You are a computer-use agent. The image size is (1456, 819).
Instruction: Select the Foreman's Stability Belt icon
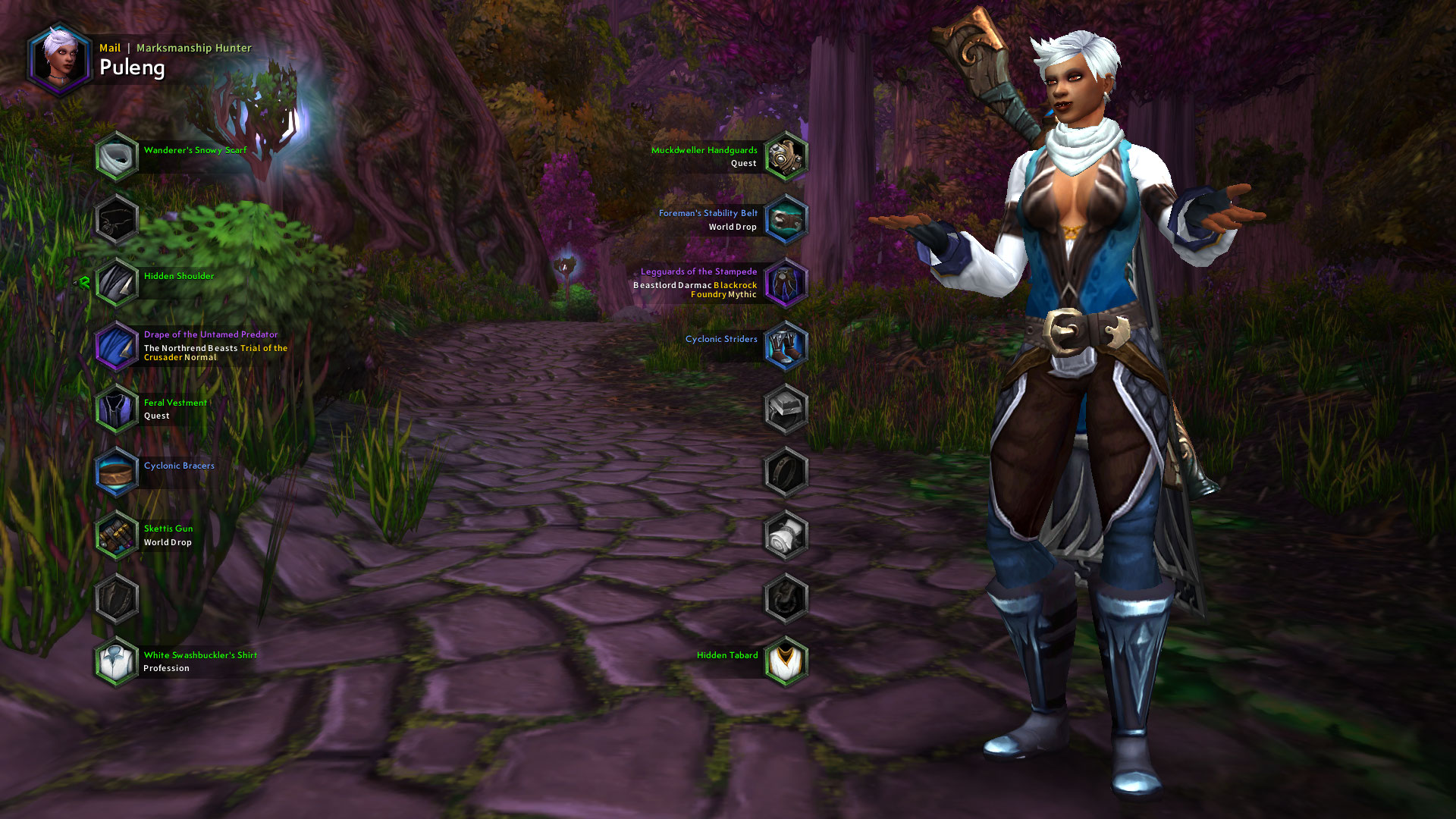tap(785, 219)
